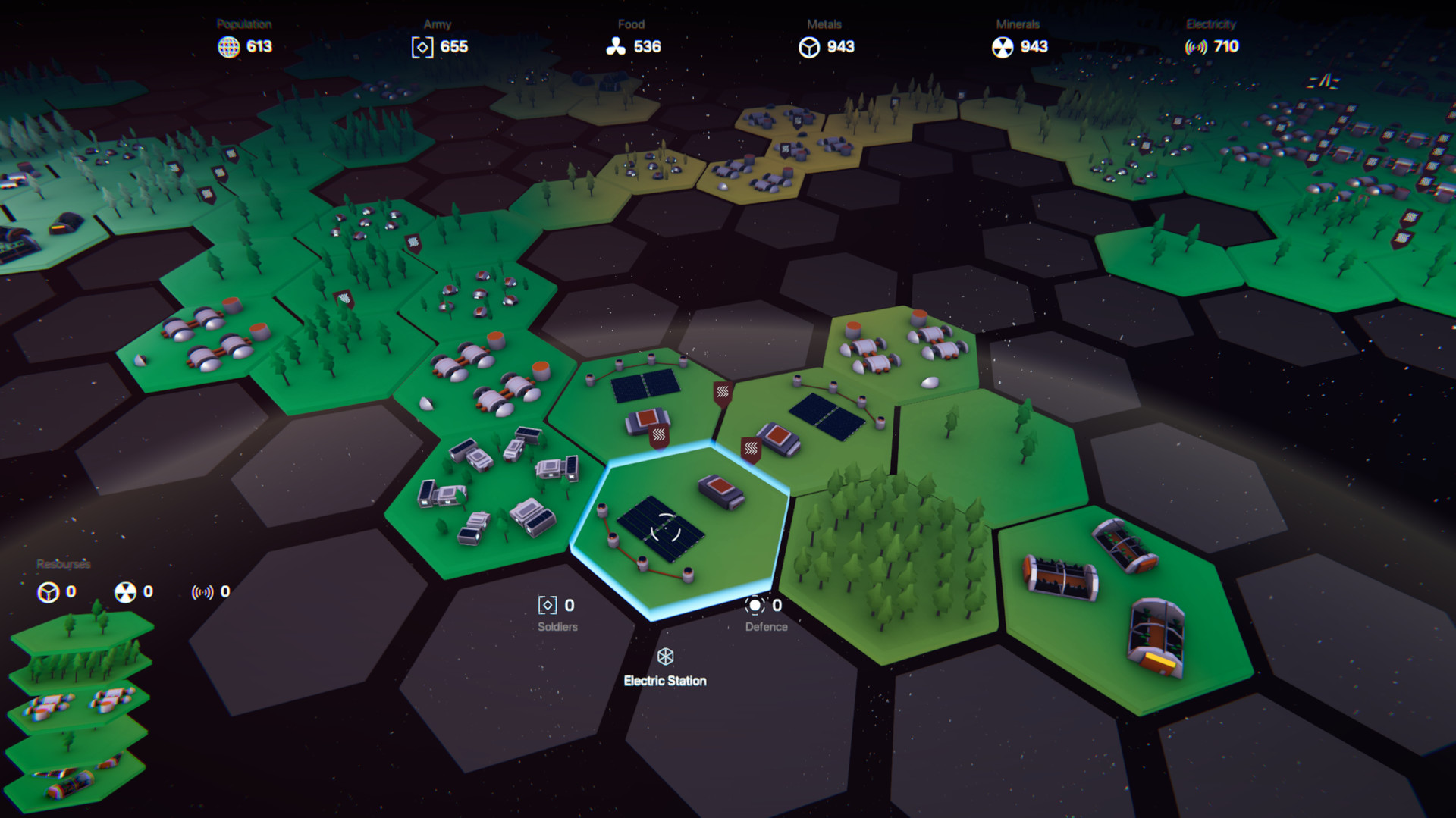Click the Electric Station label
1456x818 pixels.
click(x=665, y=681)
